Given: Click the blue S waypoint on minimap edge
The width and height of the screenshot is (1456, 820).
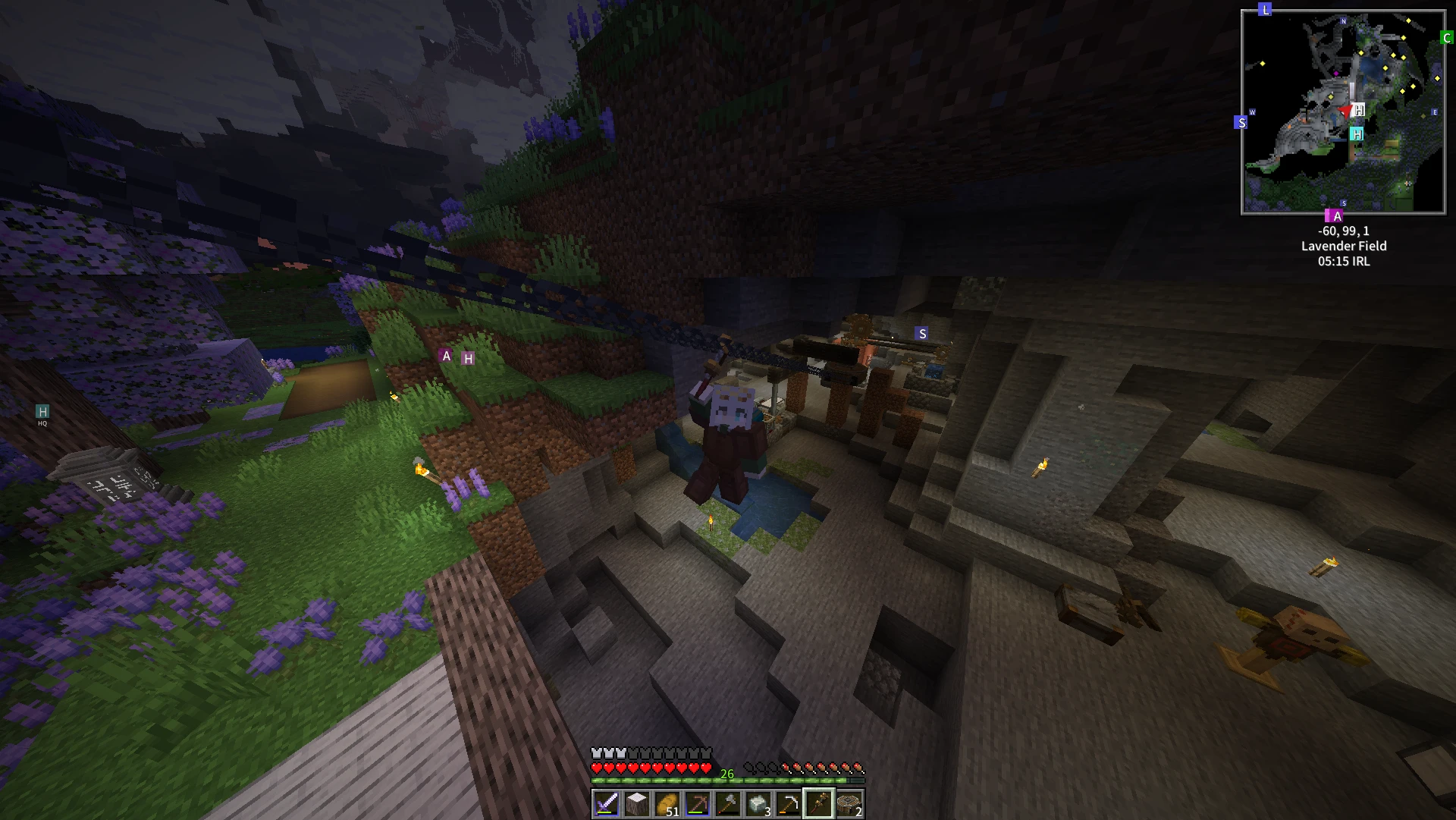Looking at the screenshot, I should click(x=1241, y=122).
